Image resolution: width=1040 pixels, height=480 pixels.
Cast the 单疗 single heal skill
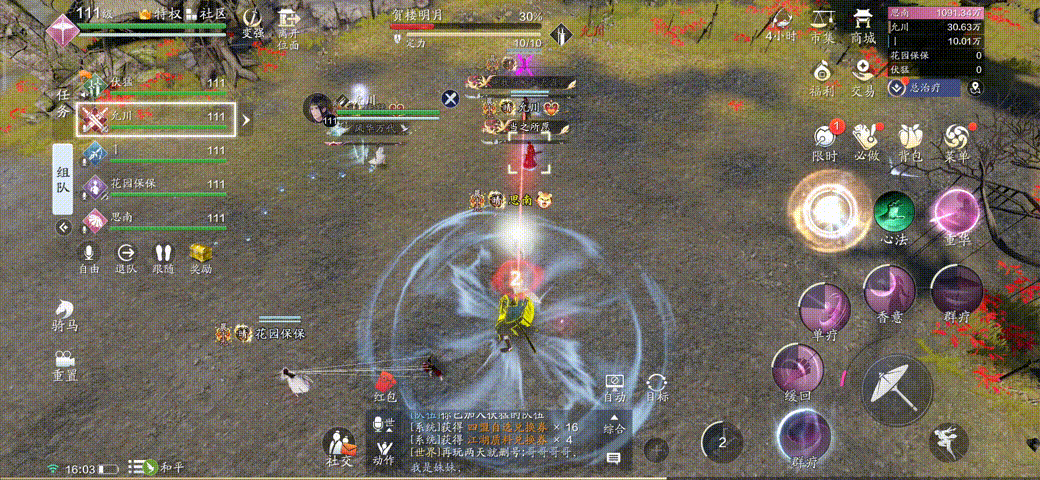click(825, 306)
